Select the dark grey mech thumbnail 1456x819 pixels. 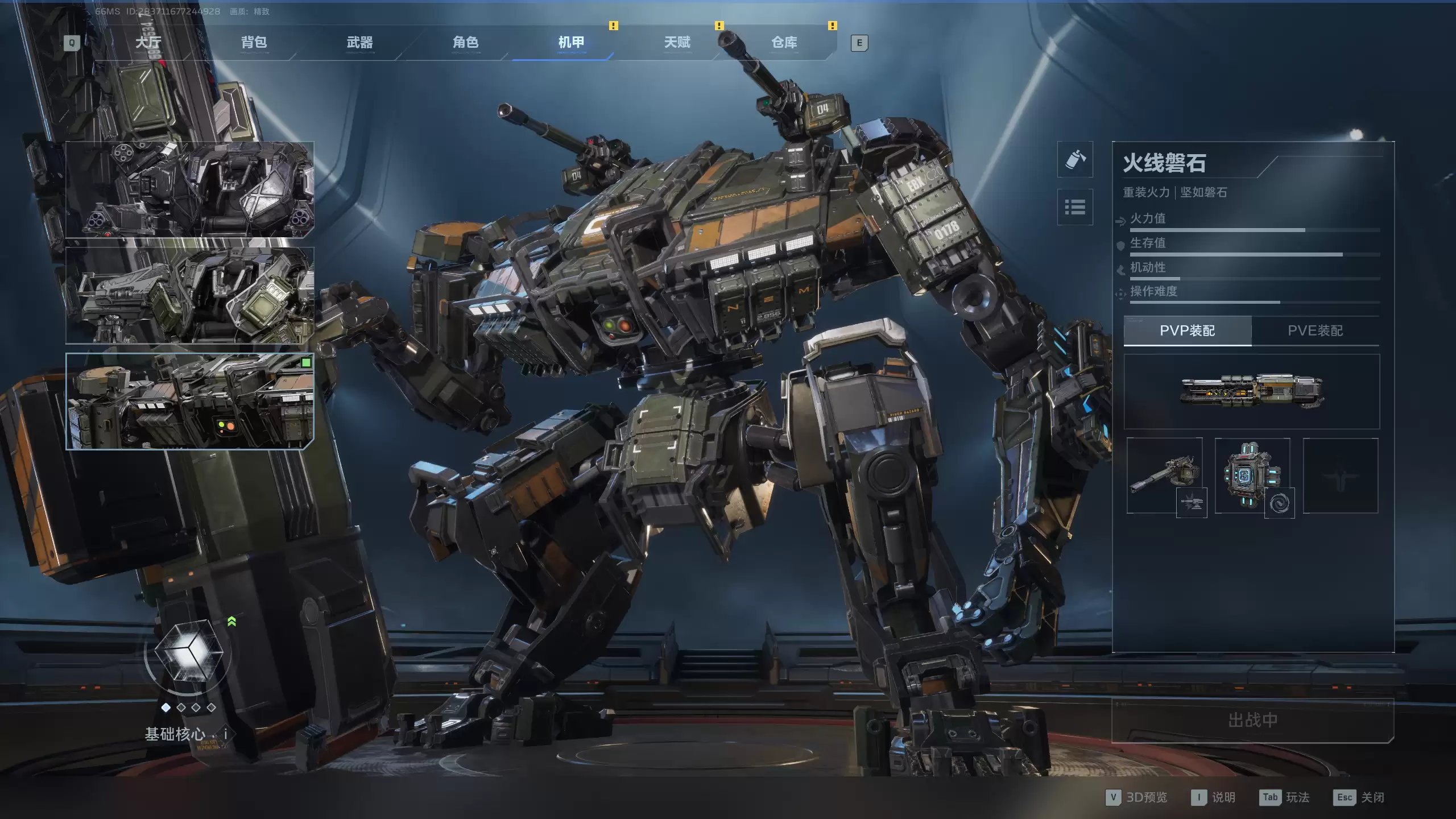click(189, 189)
